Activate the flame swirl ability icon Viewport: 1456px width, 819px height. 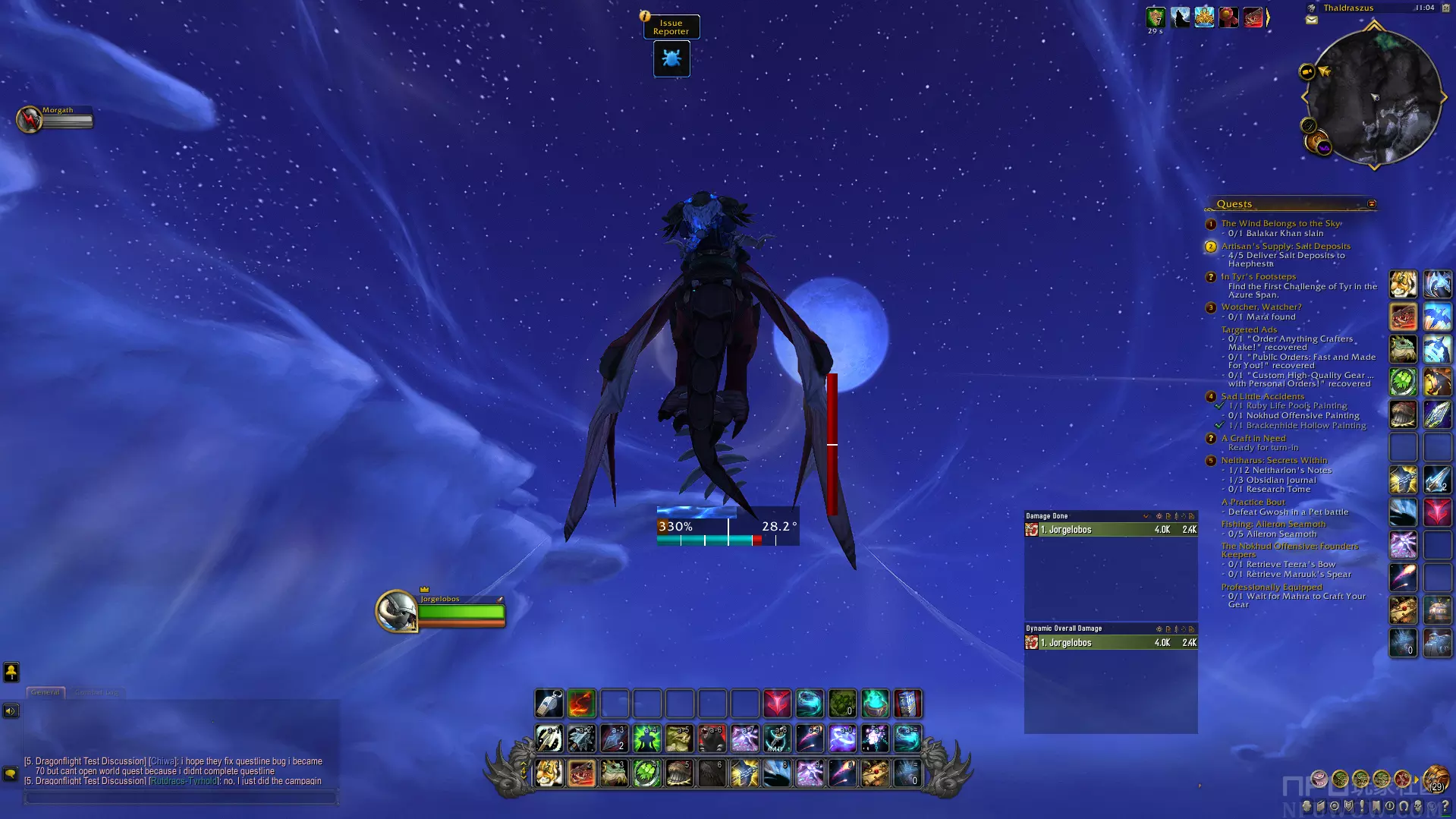582,704
